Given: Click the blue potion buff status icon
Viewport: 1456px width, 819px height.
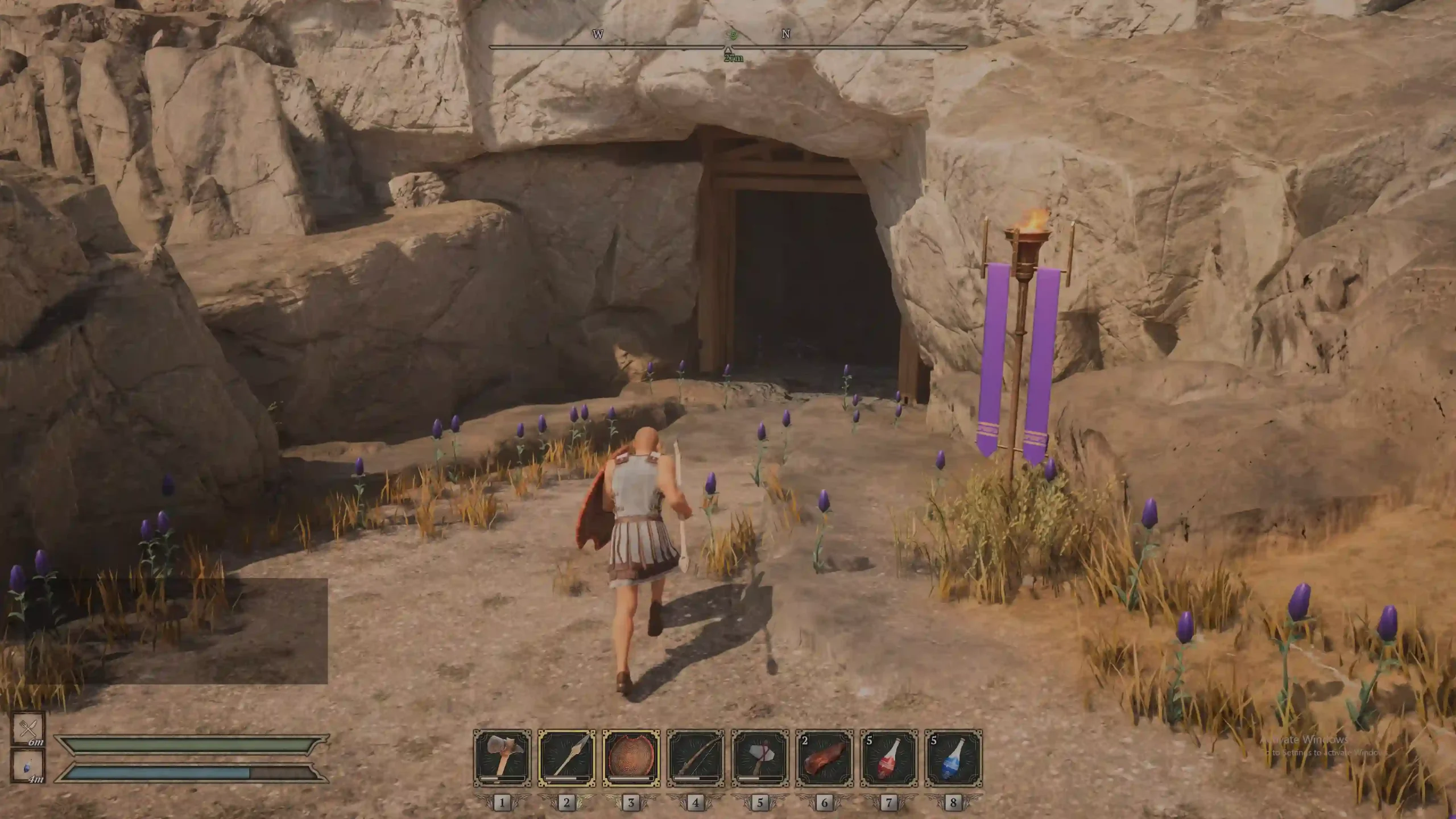Looking at the screenshot, I should tap(28, 766).
